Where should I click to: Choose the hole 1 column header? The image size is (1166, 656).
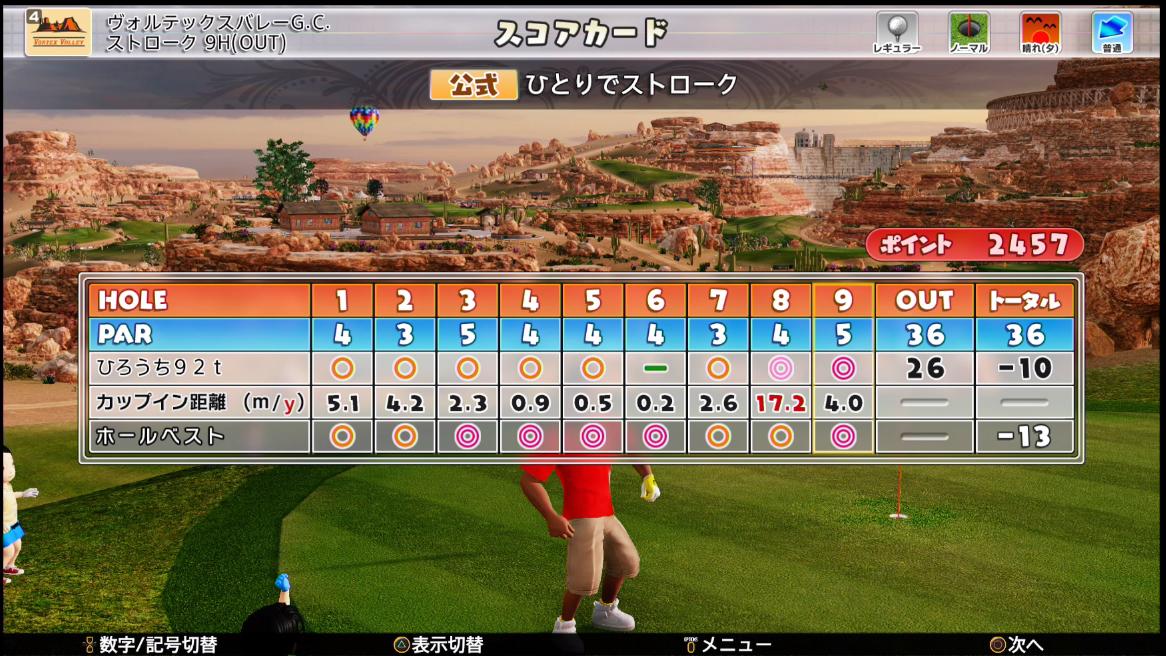pos(342,300)
